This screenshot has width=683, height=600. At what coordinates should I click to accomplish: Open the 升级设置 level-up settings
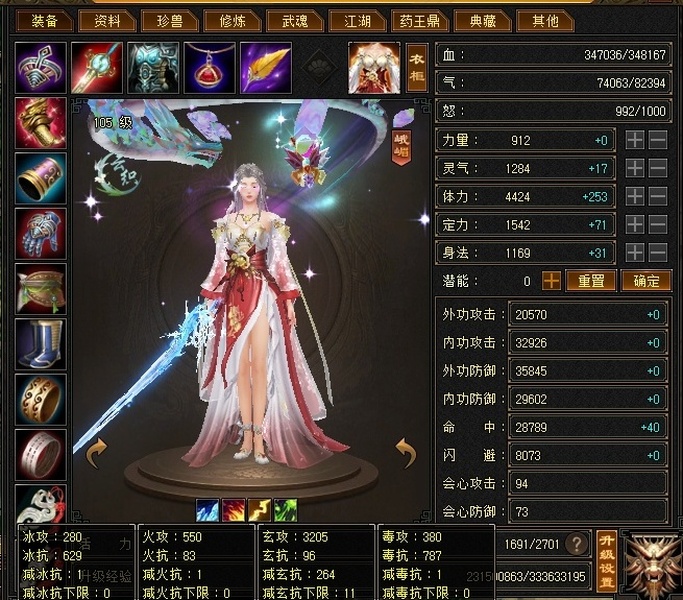point(605,560)
